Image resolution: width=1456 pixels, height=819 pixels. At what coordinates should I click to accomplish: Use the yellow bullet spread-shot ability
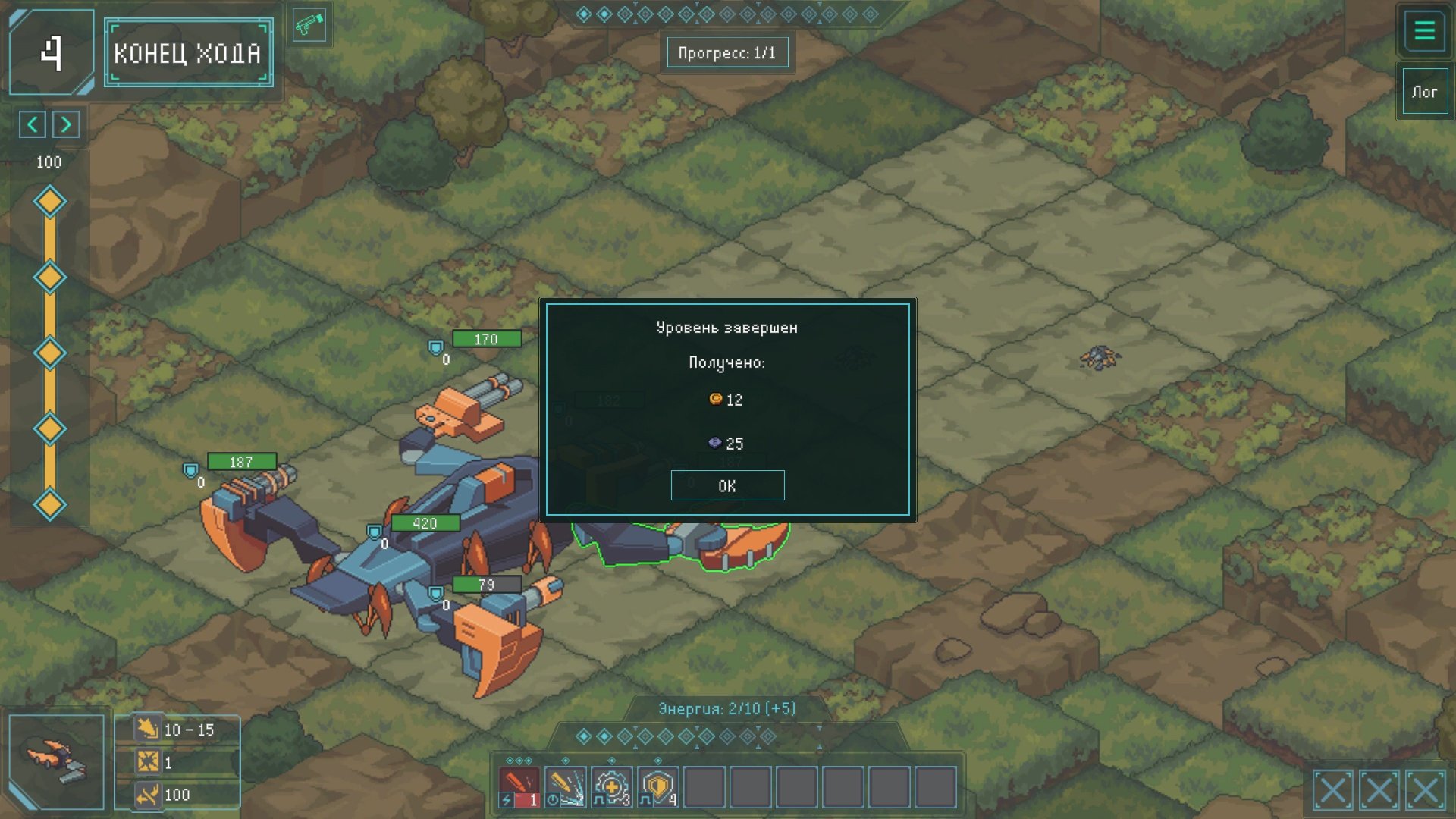coord(565,787)
